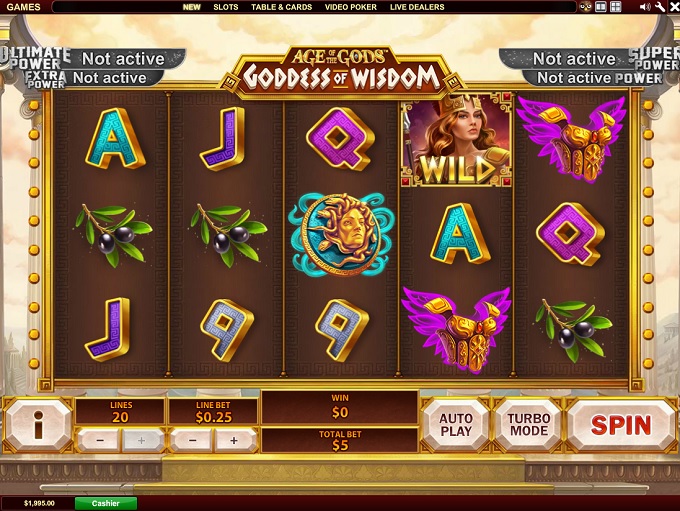Open Table & Cards games

tap(281, 7)
